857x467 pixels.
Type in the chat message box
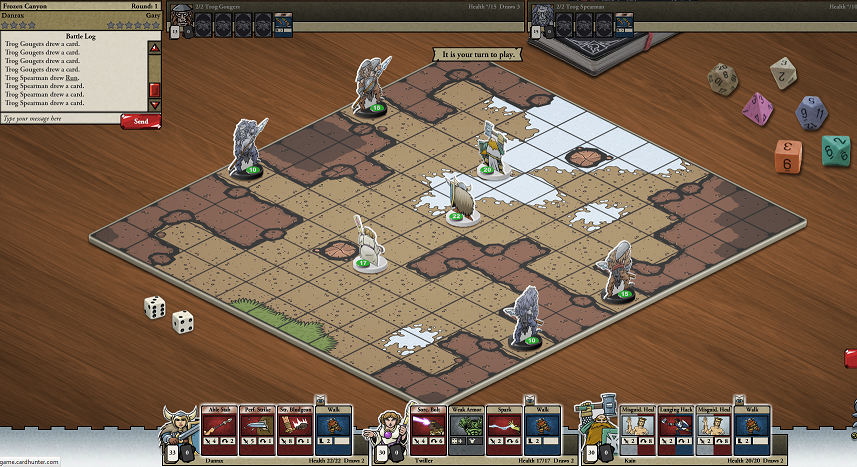click(60, 119)
